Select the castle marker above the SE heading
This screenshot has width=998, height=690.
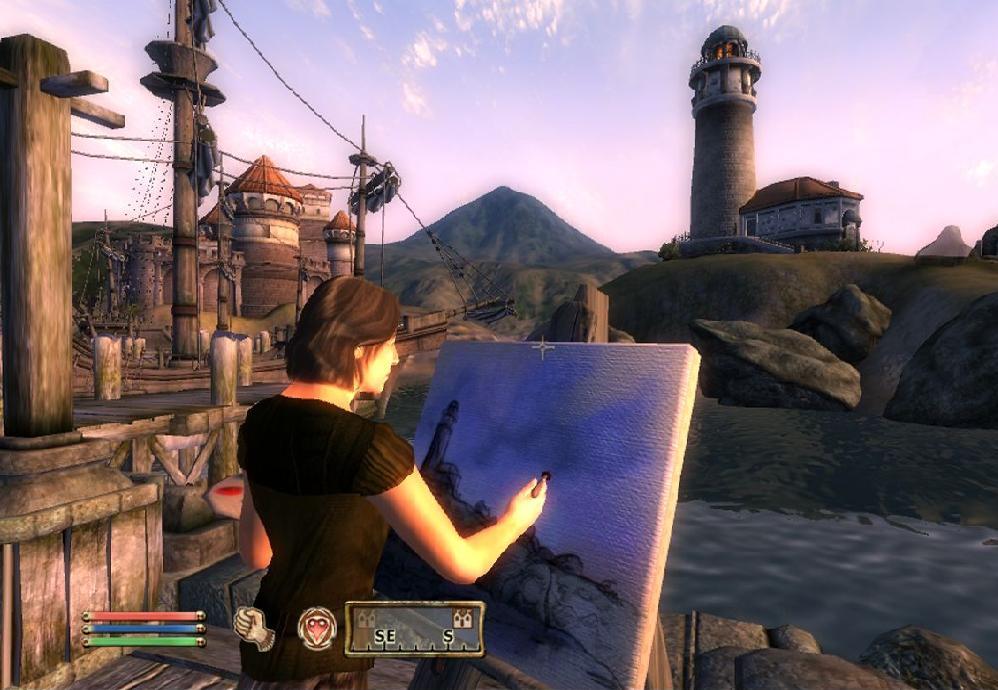tap(367, 617)
